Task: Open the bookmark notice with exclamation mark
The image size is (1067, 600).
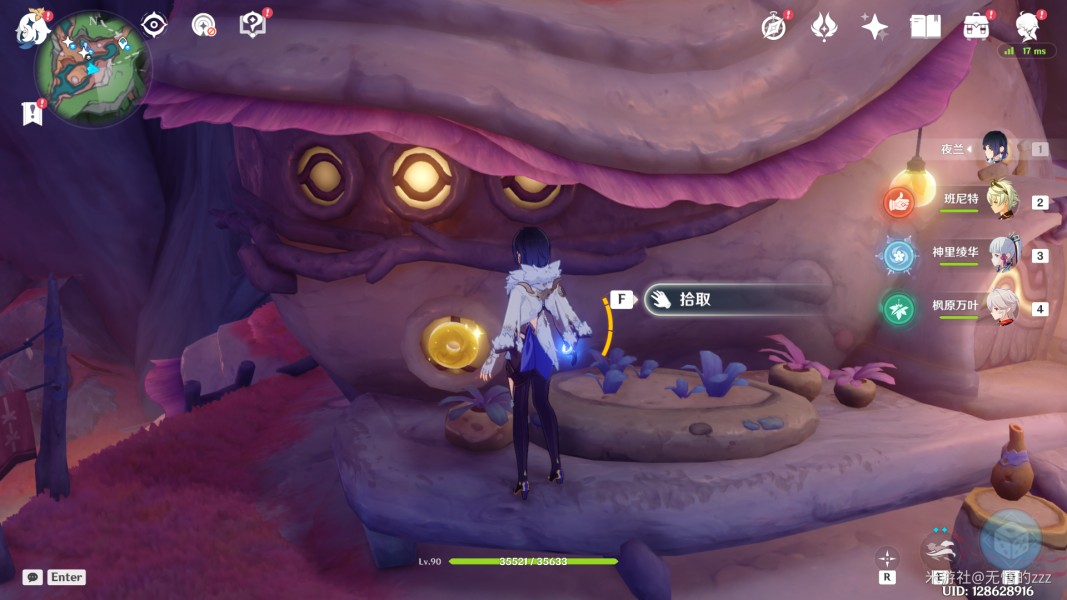Action: coord(32,113)
